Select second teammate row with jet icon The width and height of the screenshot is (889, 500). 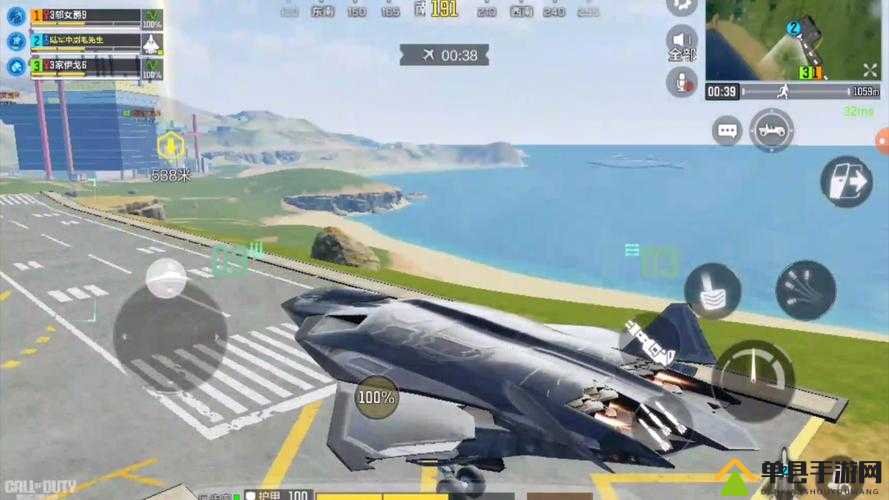(x=85, y=41)
